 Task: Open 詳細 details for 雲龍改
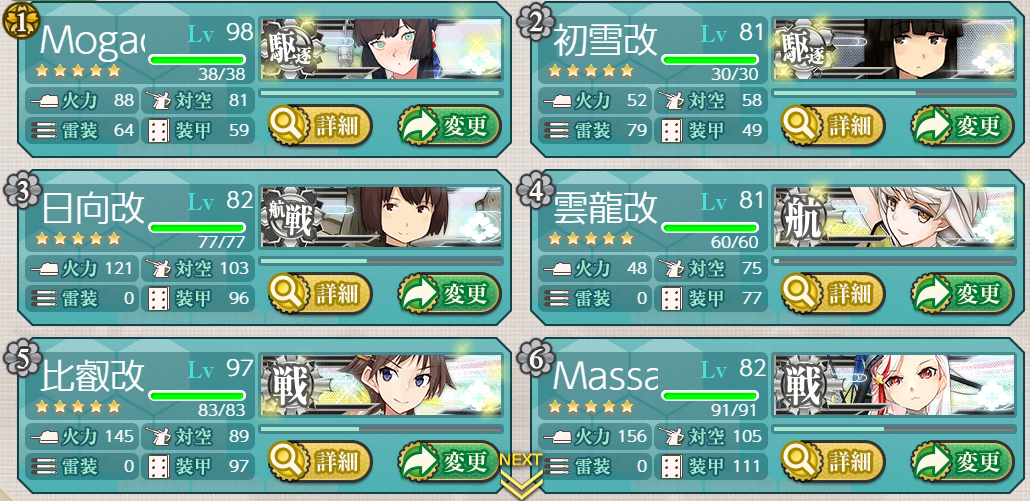(833, 294)
